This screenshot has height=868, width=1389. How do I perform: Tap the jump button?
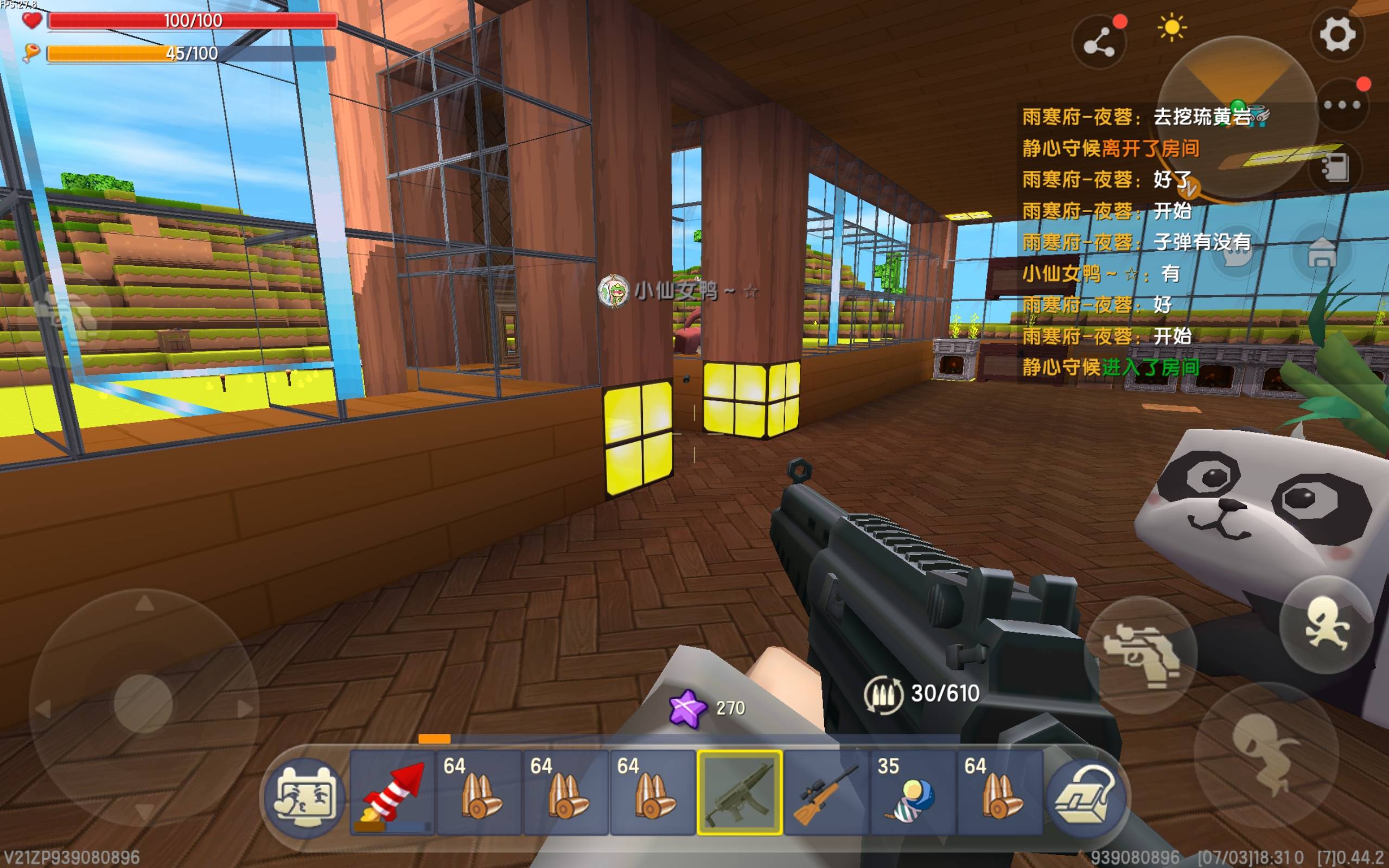pyautogui.click(x=1327, y=624)
